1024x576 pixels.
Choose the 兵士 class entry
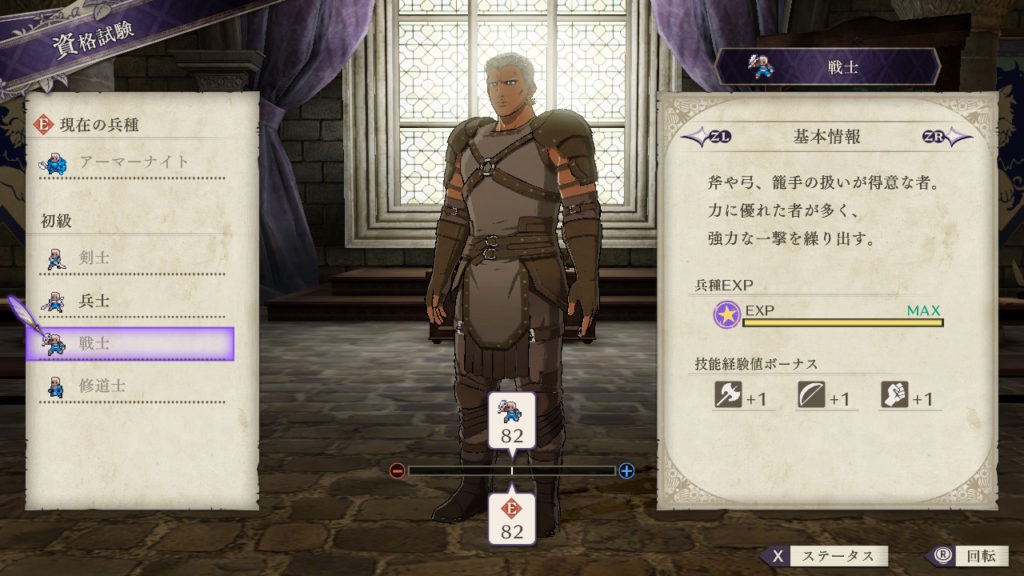(x=130, y=300)
